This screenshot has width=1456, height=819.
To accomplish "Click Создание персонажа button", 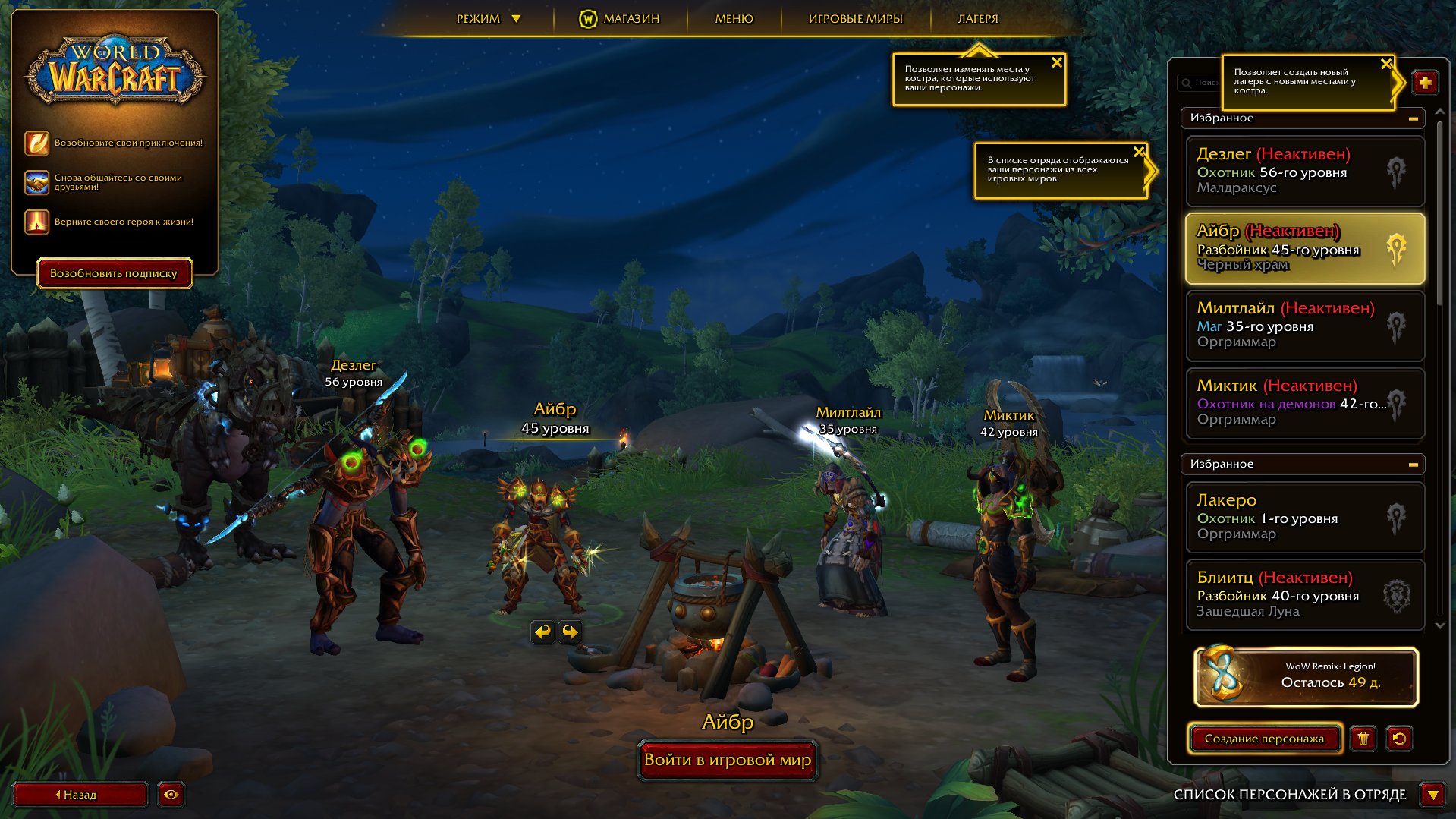I will (x=1264, y=739).
